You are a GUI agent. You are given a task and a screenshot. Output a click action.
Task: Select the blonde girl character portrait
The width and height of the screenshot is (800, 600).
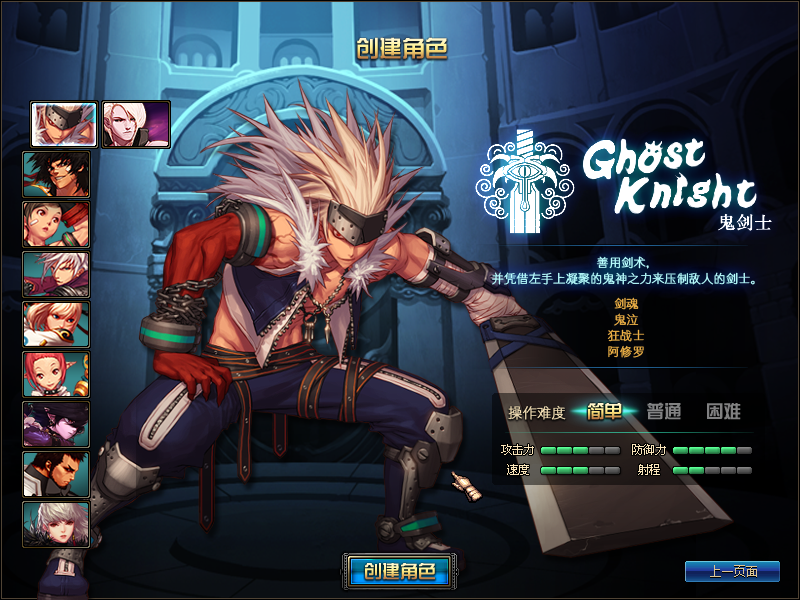(57, 324)
